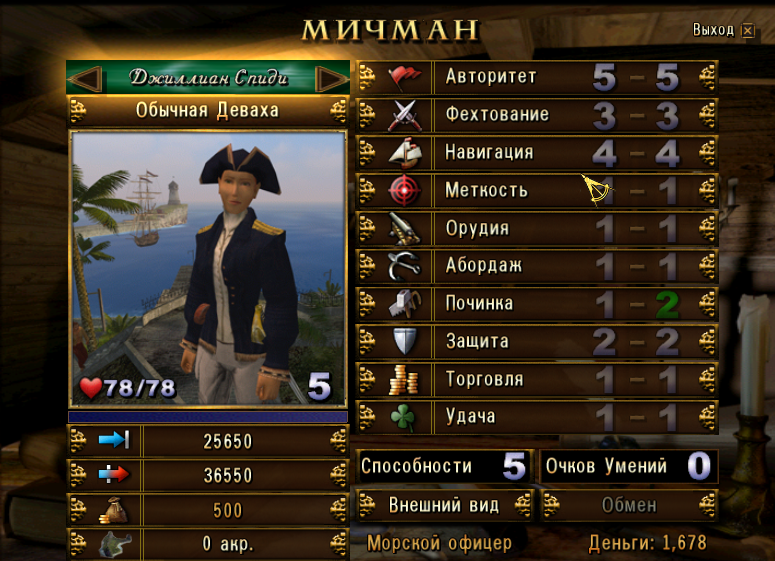The height and width of the screenshot is (561, 775).
Task: Select the Защита skill row
Action: (537, 341)
